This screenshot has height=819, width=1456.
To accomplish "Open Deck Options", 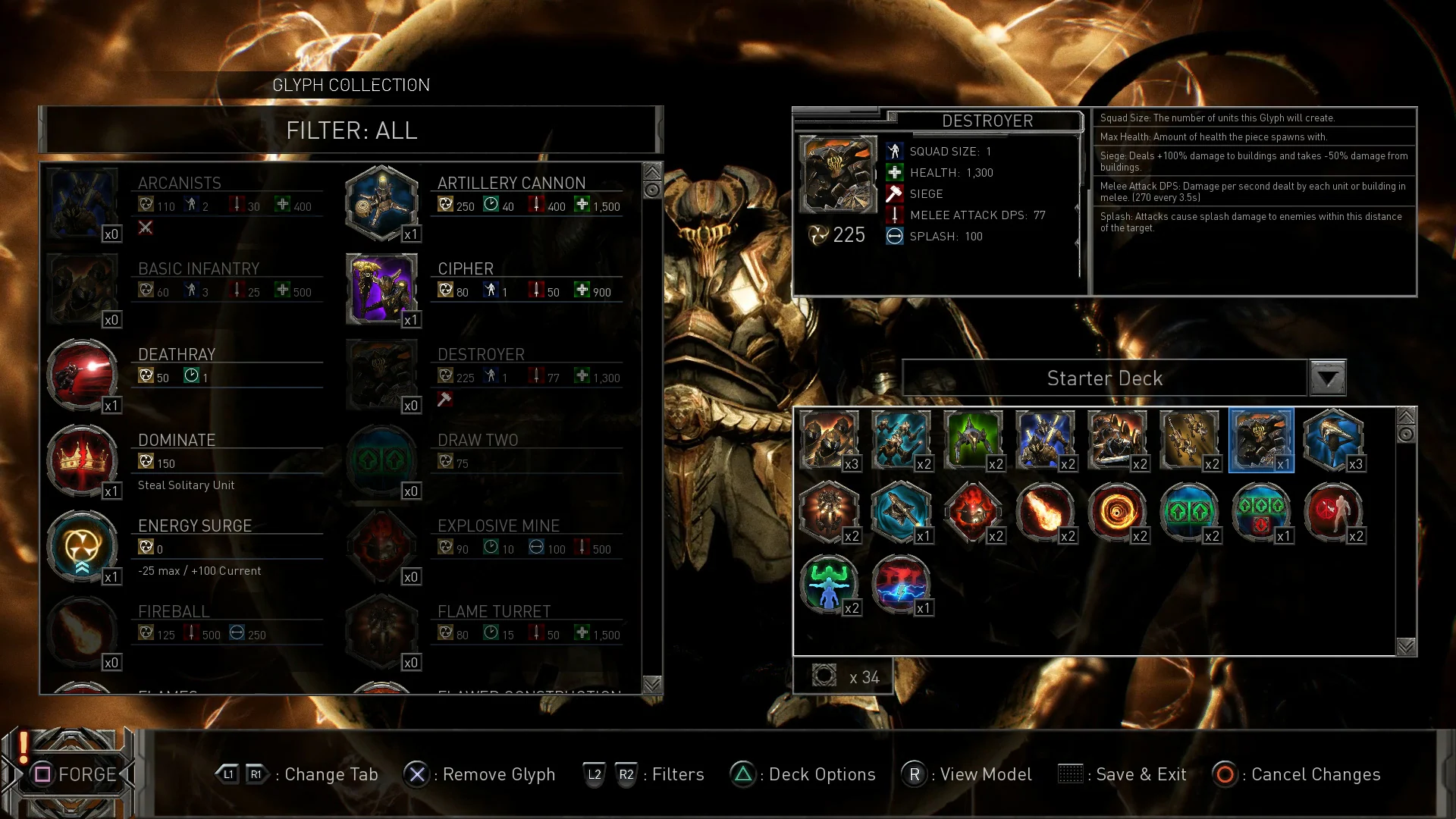I will pos(803,774).
